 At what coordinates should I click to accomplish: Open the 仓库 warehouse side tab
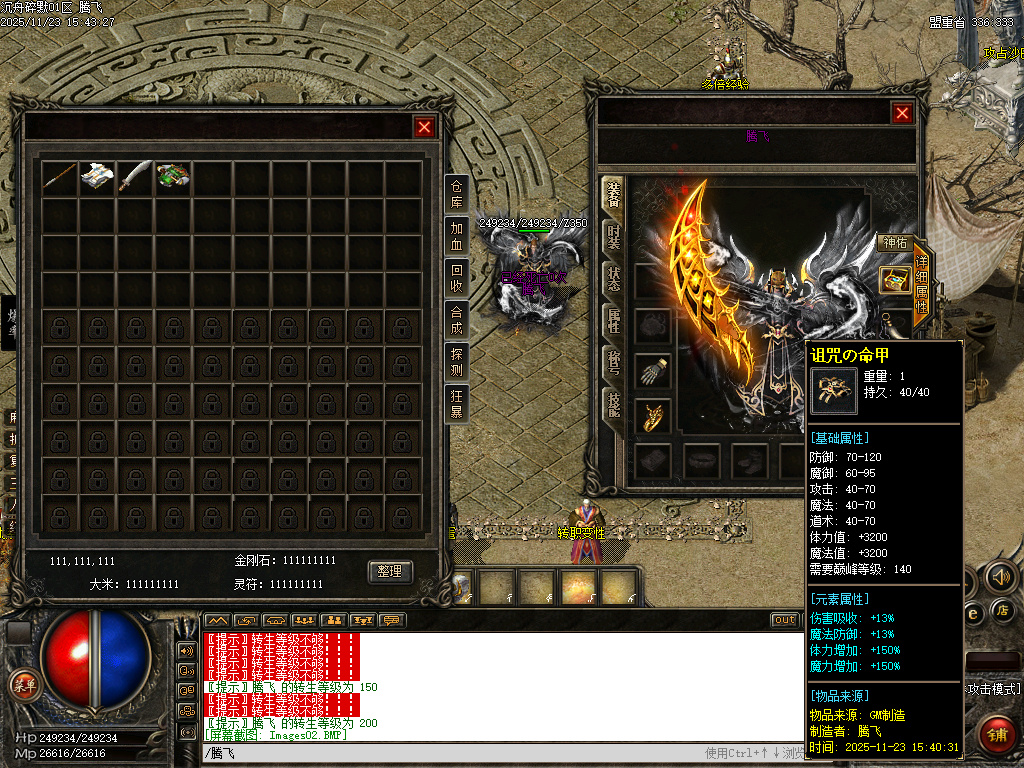coord(457,194)
